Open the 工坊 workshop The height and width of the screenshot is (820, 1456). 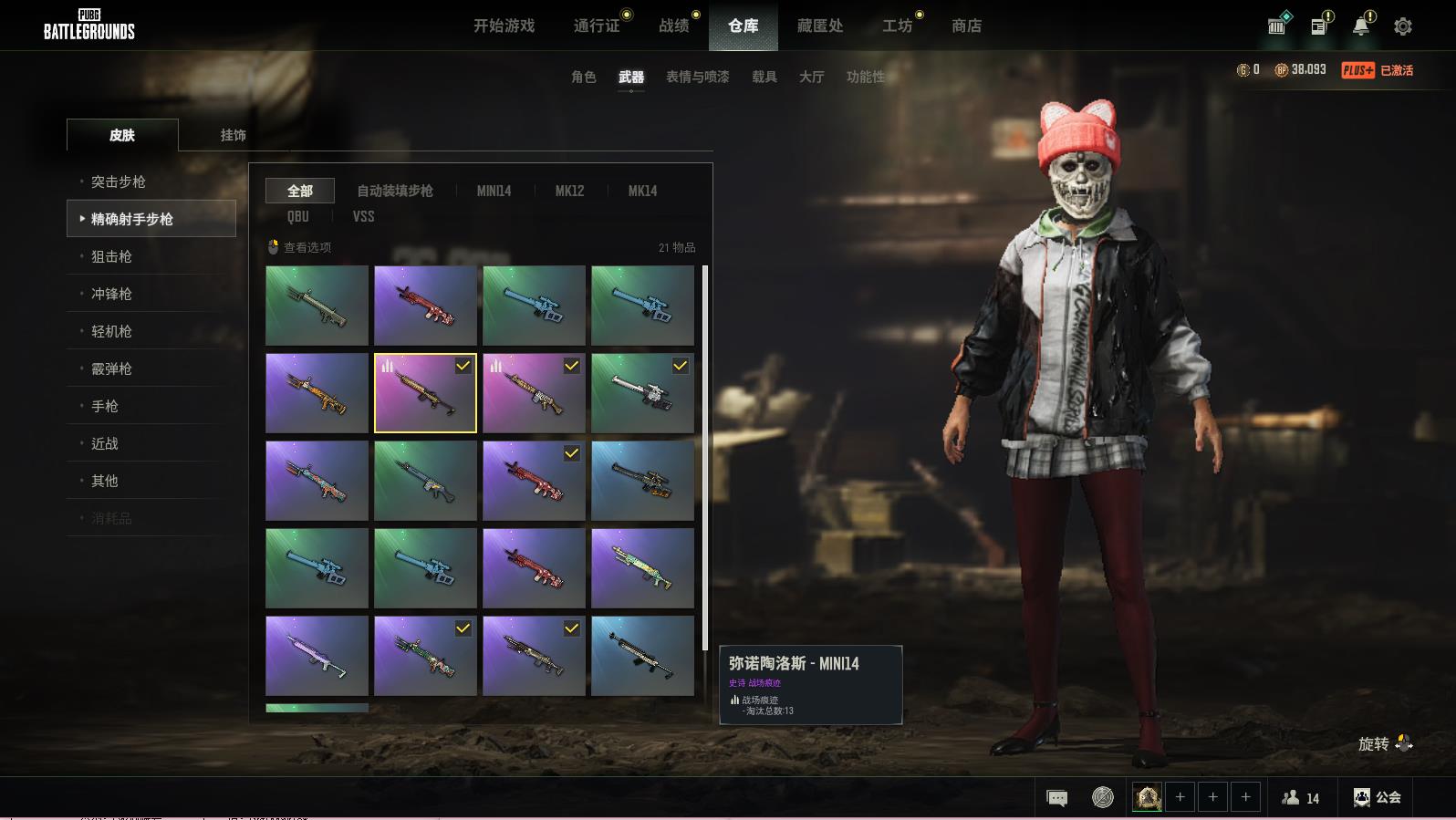pyautogui.click(x=897, y=26)
